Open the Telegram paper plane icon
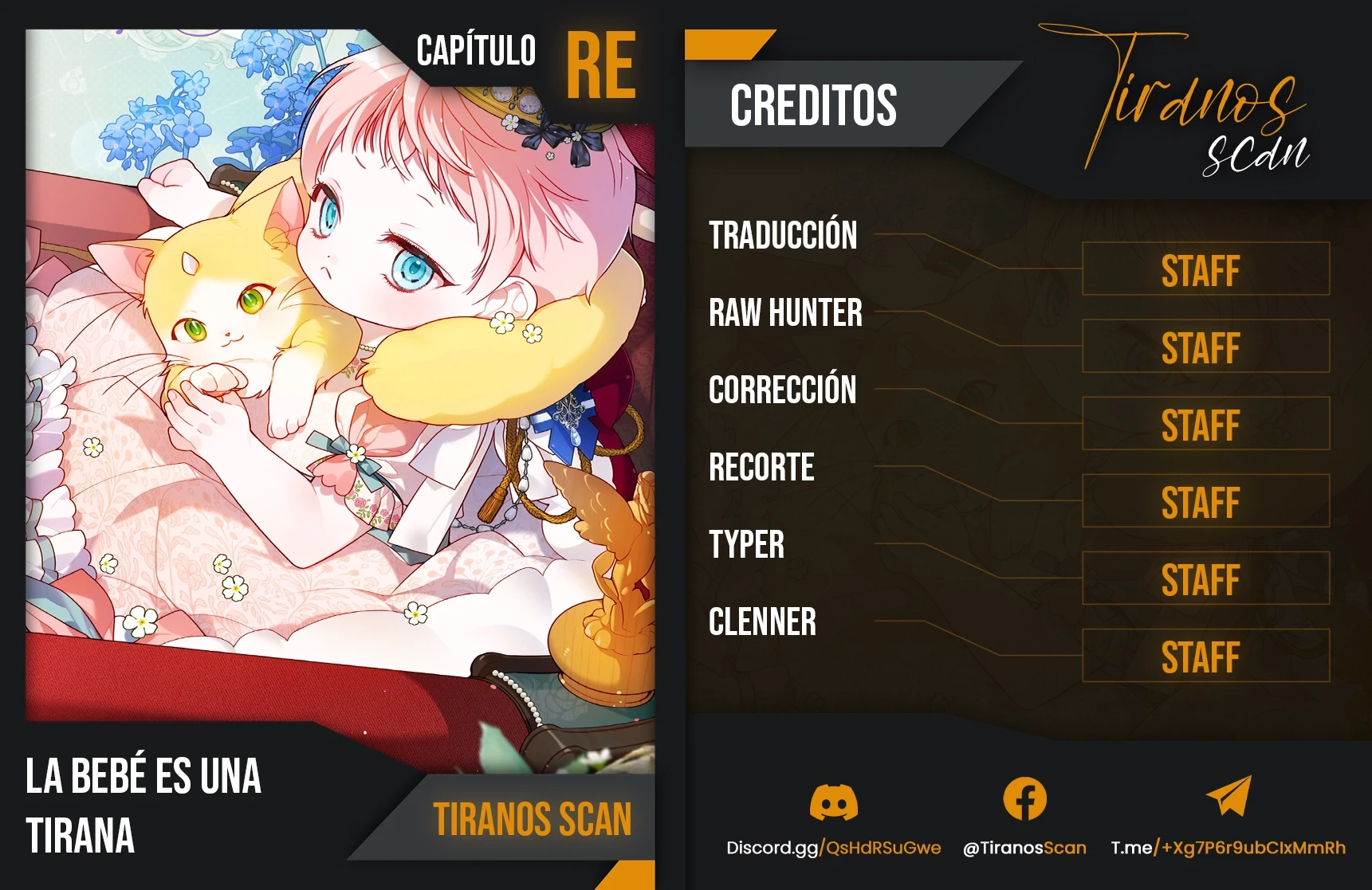1372x890 pixels. (1229, 797)
